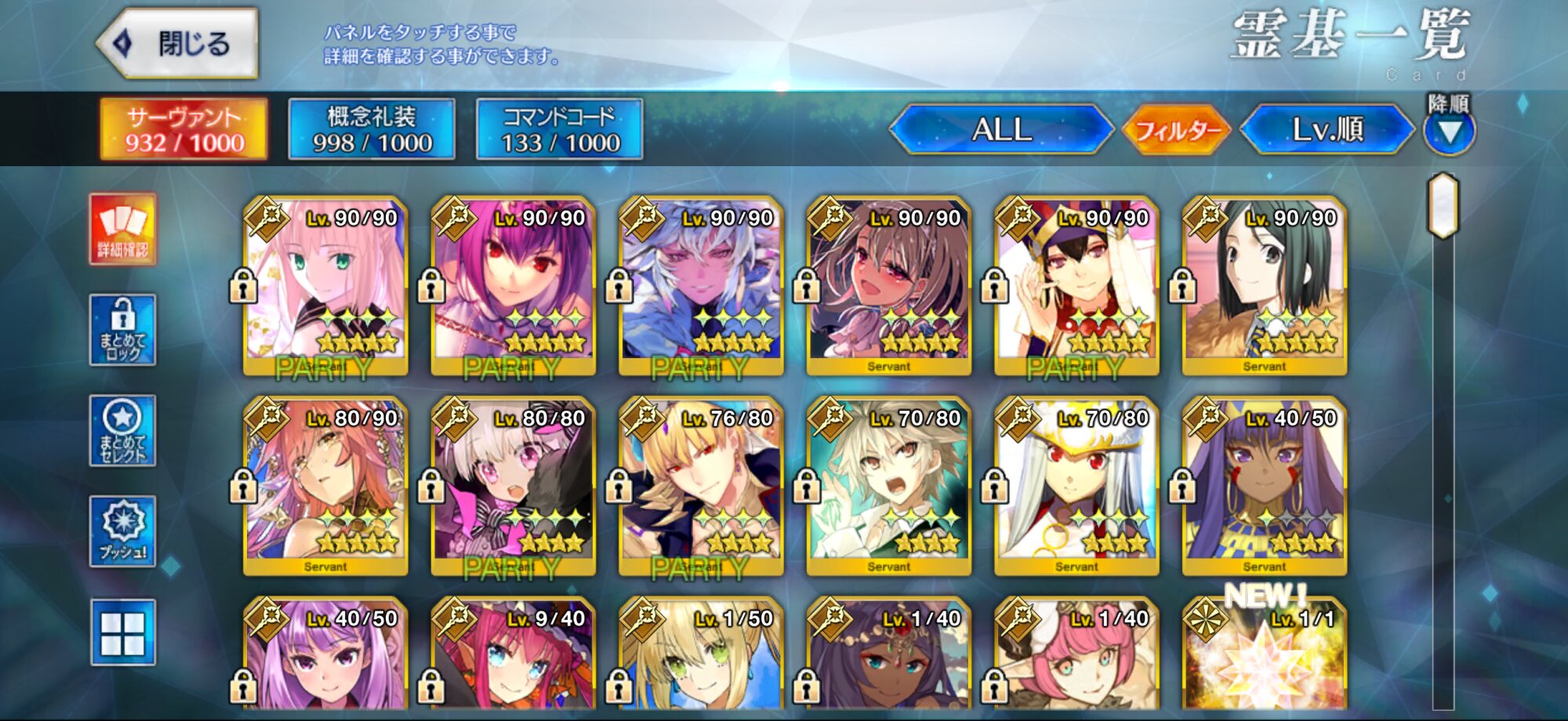1568x721 pixels.
Task: Activate the 詳細確認 card detail button
Action: pyautogui.click(x=123, y=229)
